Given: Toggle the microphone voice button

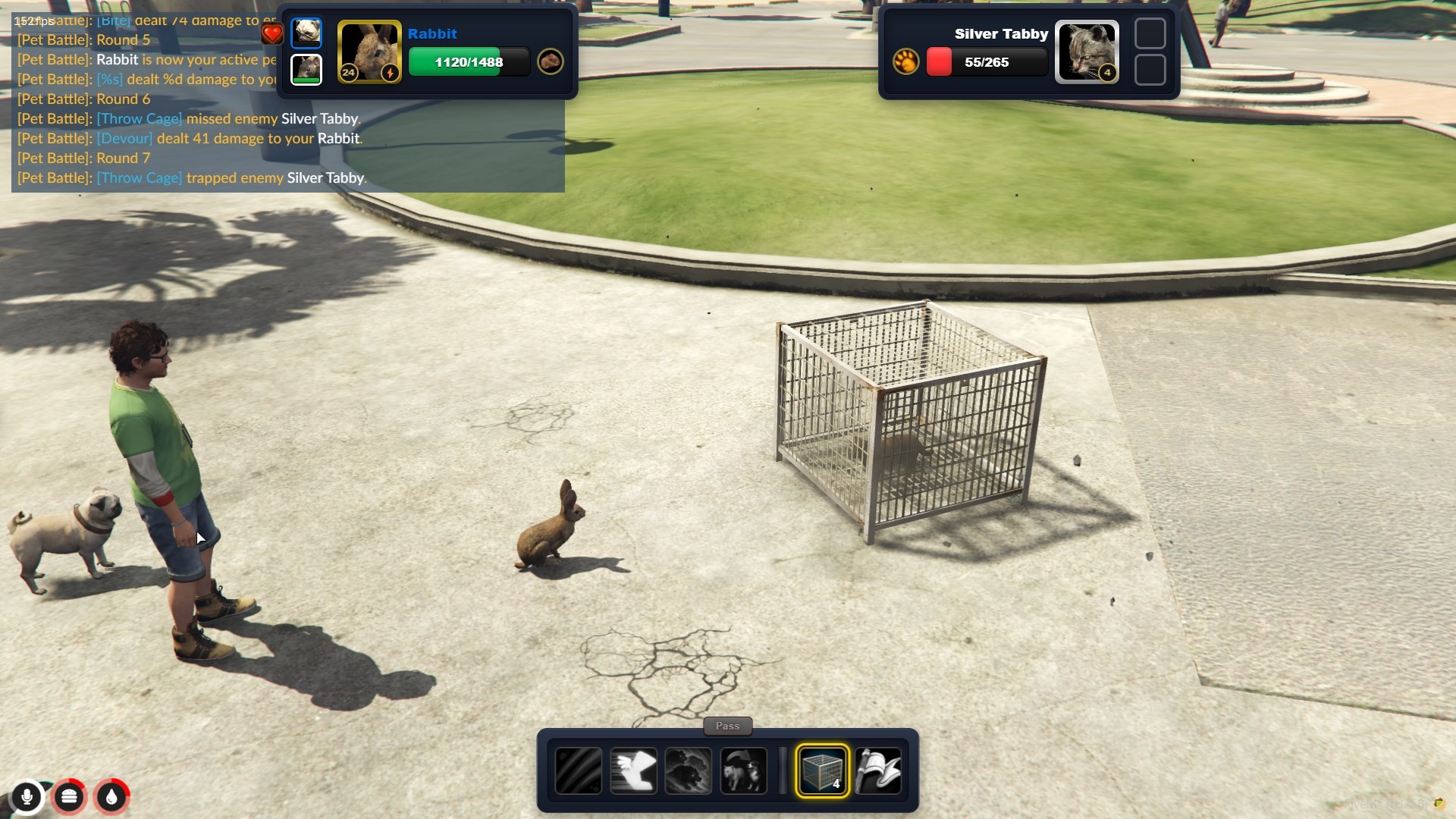Looking at the screenshot, I should pyautogui.click(x=27, y=796).
